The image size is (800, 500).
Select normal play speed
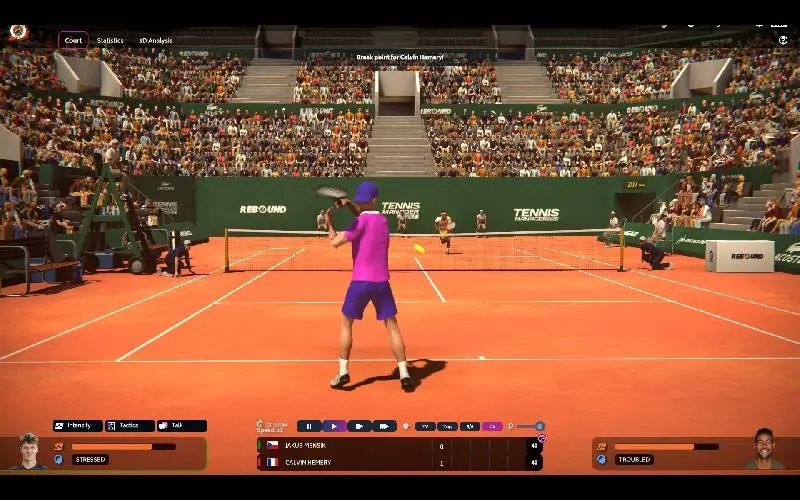[334, 426]
